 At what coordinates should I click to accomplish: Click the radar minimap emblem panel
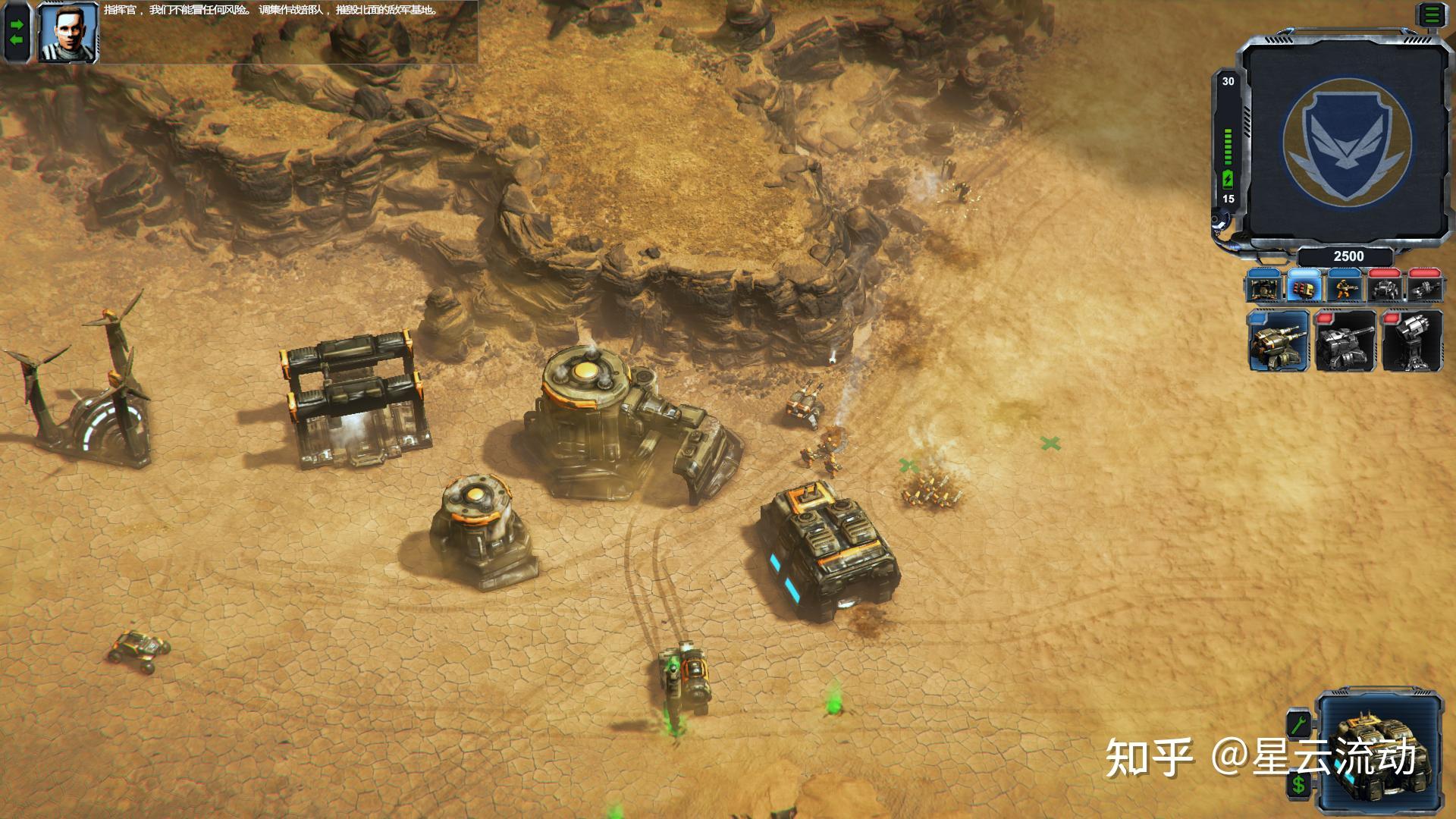pyautogui.click(x=1347, y=142)
